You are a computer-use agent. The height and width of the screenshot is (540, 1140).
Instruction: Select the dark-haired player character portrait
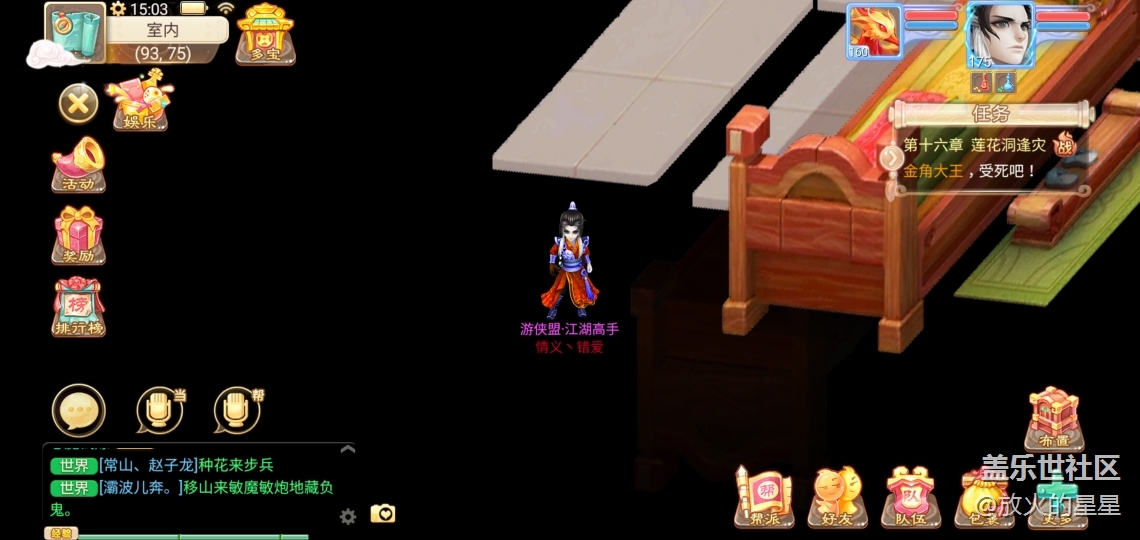998,33
